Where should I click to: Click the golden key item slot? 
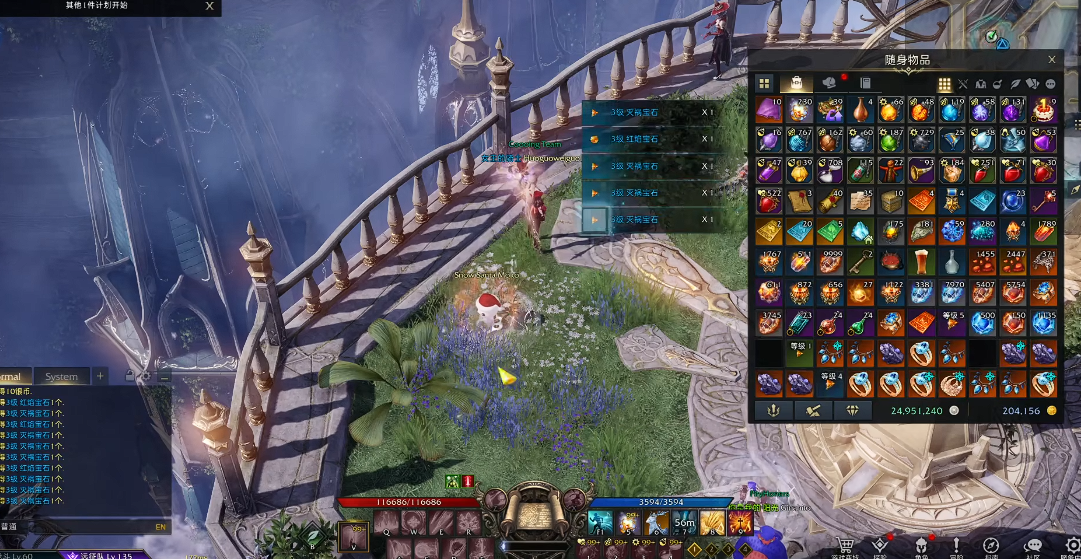[x=860, y=263]
